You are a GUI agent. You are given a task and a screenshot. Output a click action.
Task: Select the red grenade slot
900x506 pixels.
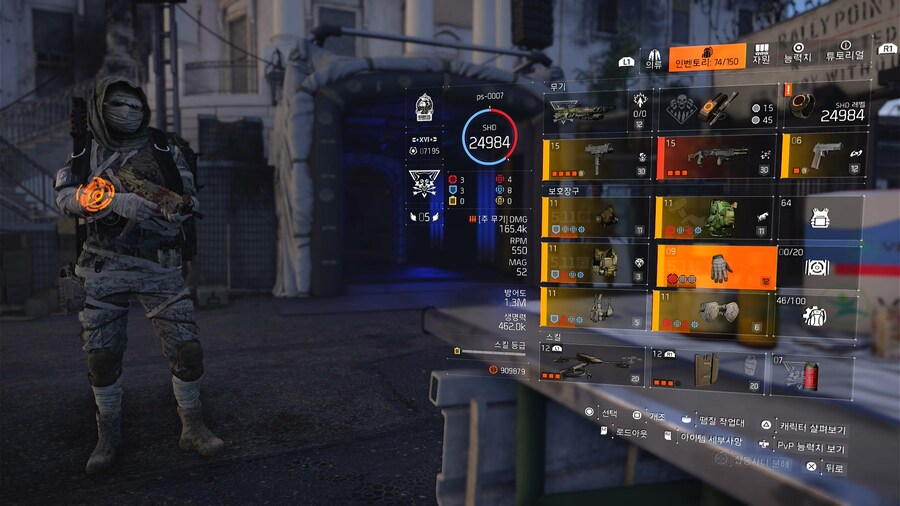click(x=811, y=374)
